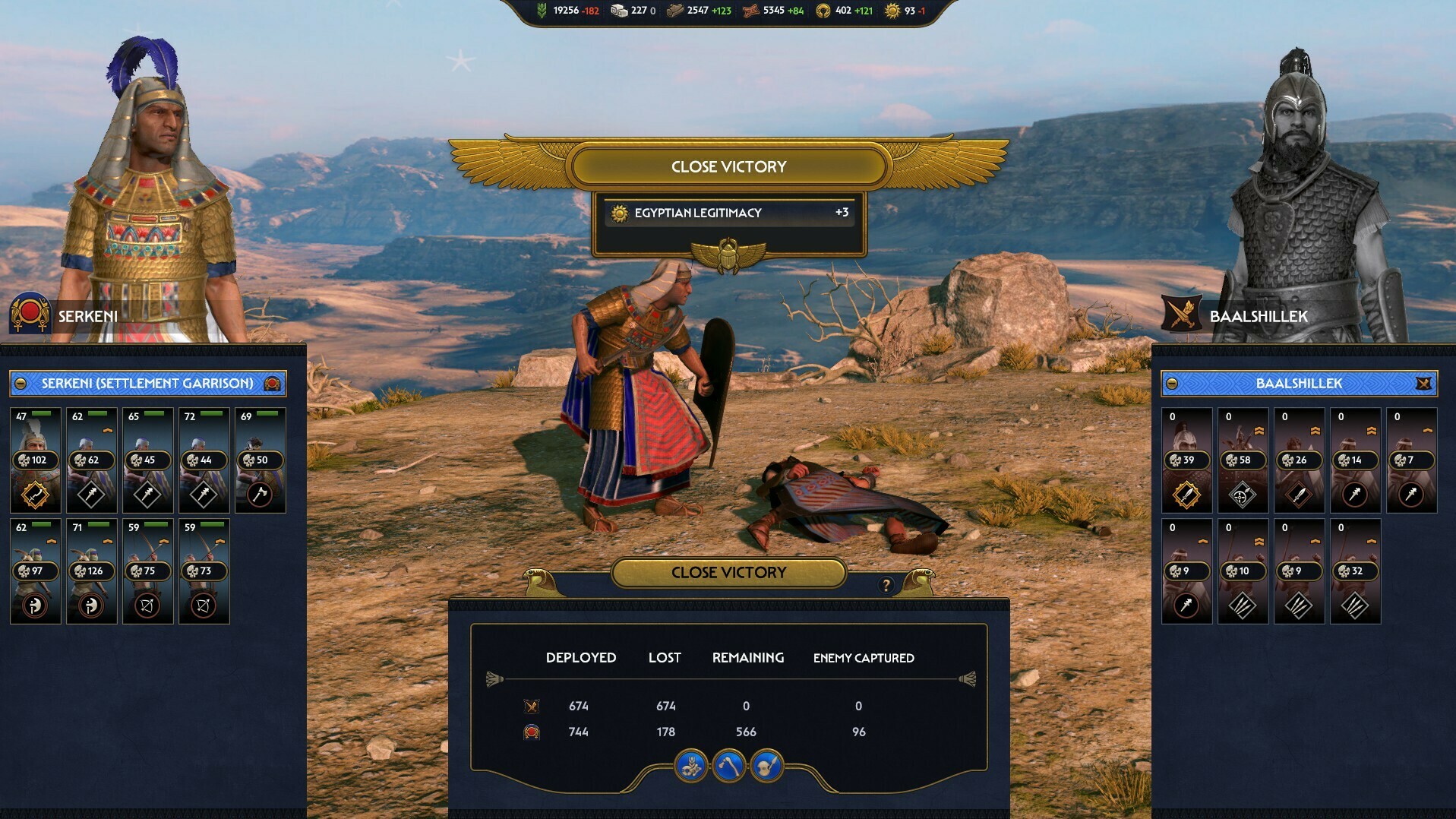Select the enemy club unit card with 14 kills
This screenshot has height=819, width=1456.
[x=1355, y=460]
